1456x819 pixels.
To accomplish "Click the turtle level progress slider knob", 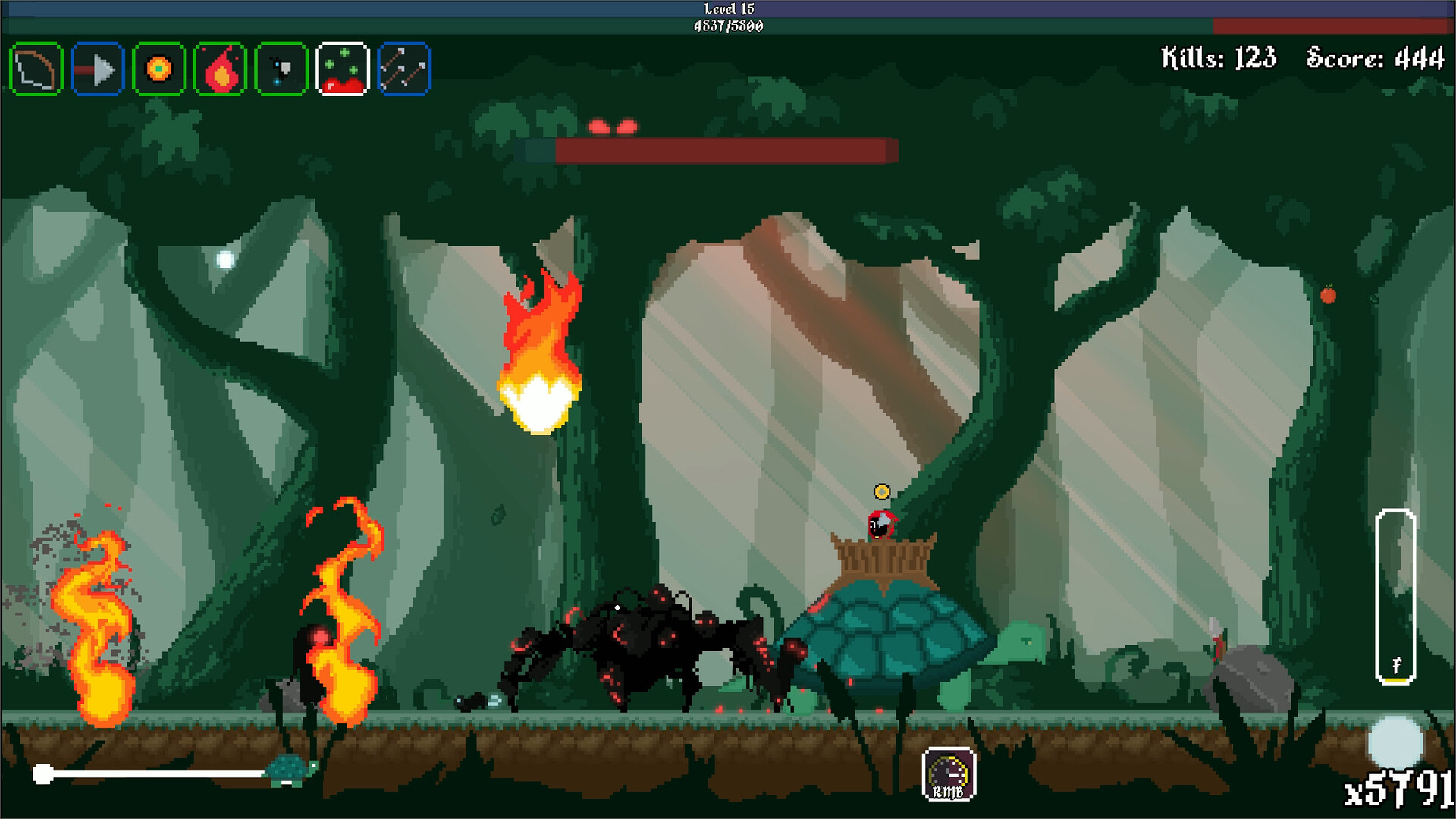I will pyautogui.click(x=43, y=773).
